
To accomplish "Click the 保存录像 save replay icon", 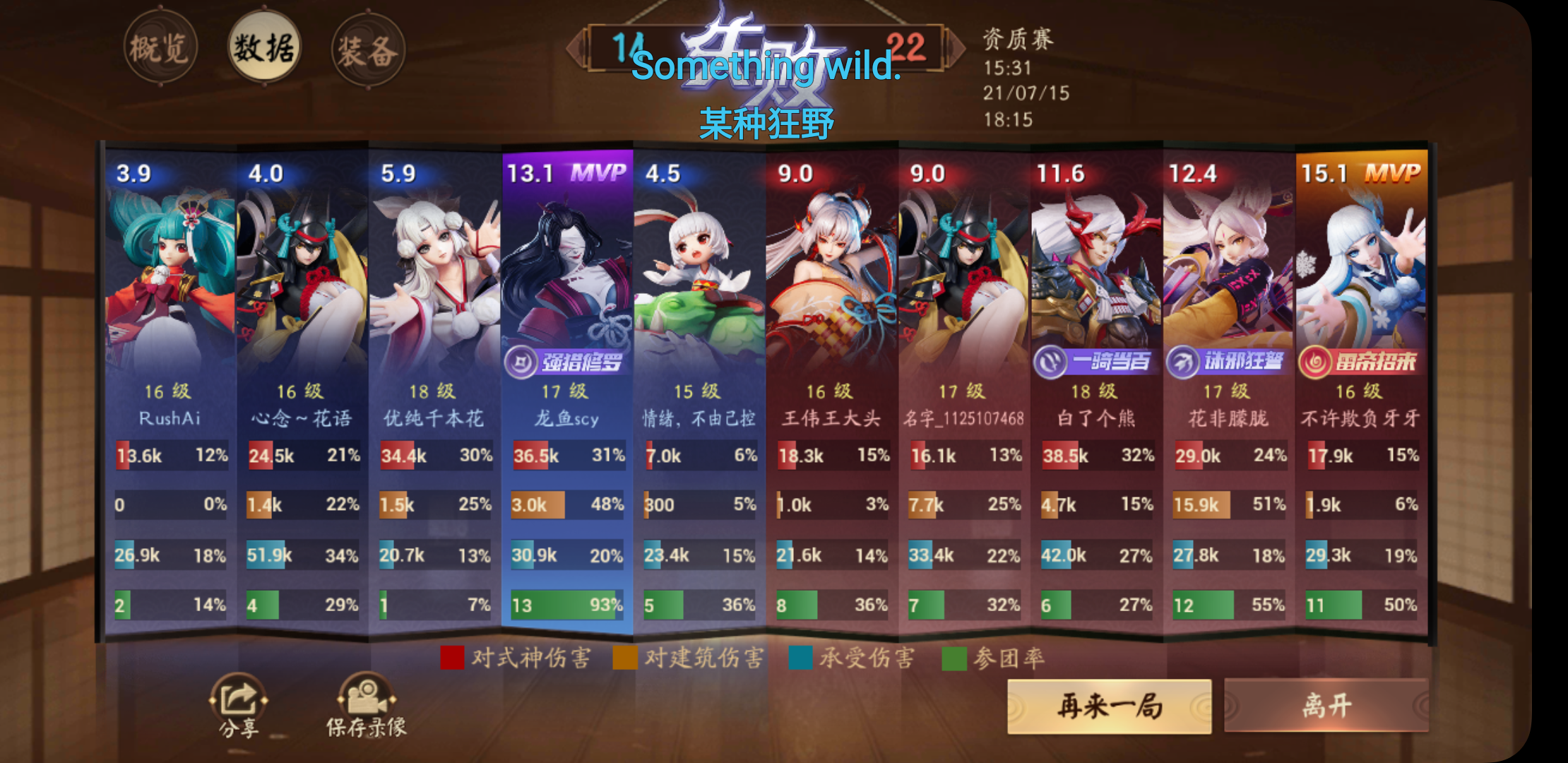I will tap(367, 703).
